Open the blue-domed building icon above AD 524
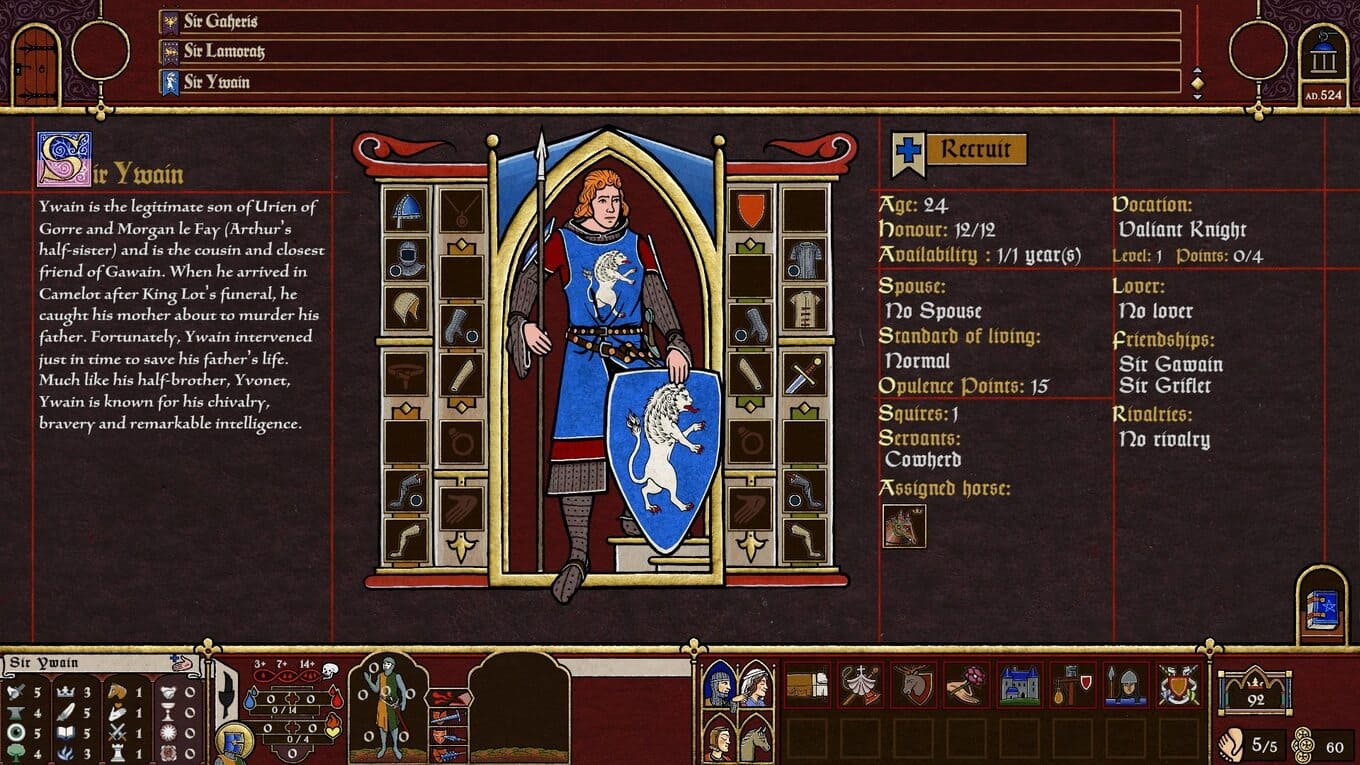Viewport: 1360px width, 765px height. pos(1323,58)
